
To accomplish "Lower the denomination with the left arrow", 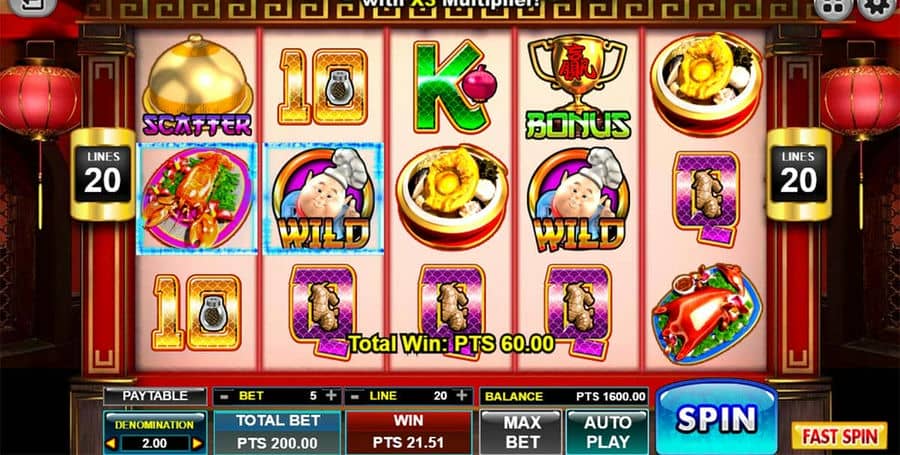I will click(x=110, y=443).
